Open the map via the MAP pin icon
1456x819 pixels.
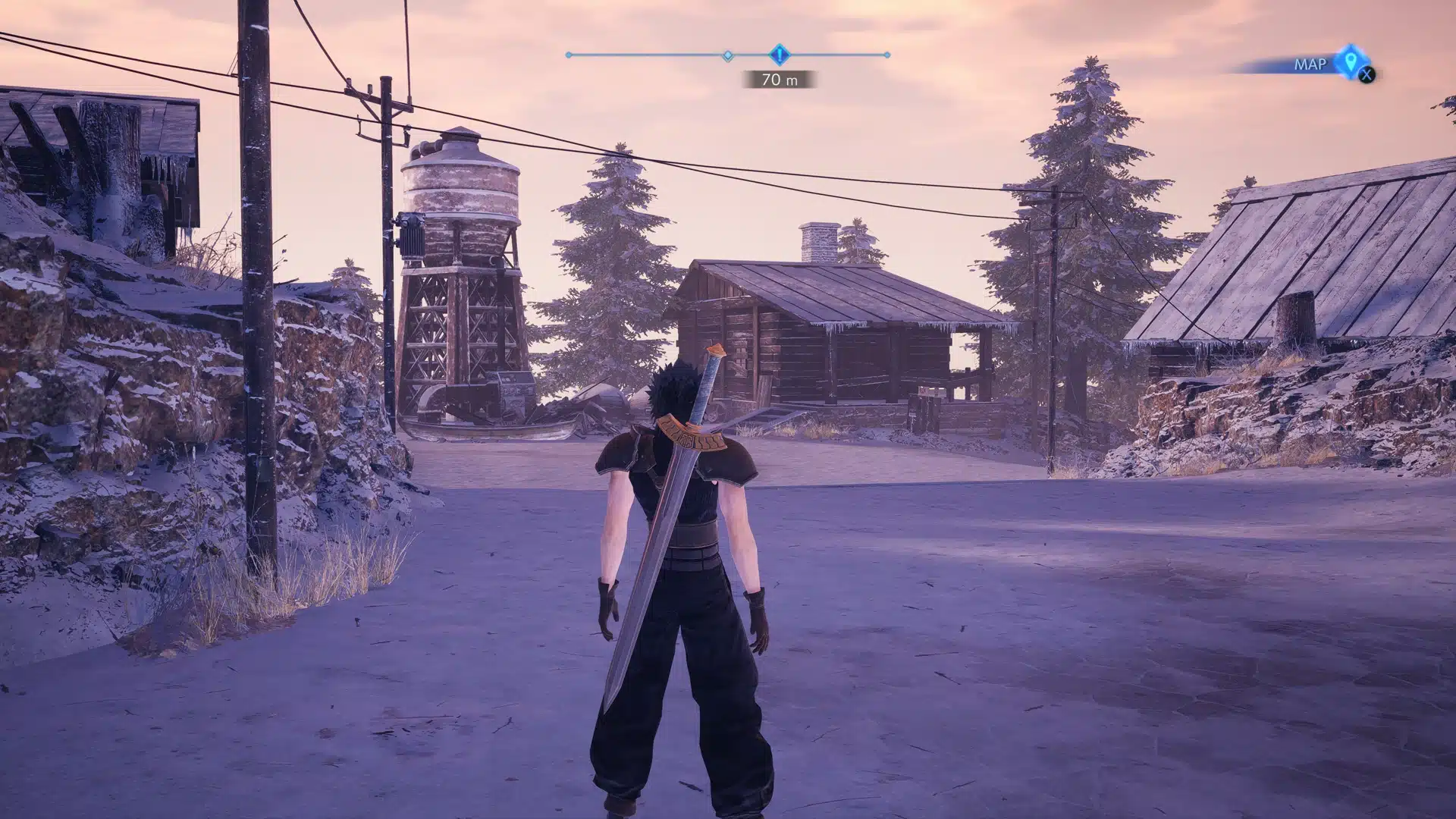coord(1349,61)
